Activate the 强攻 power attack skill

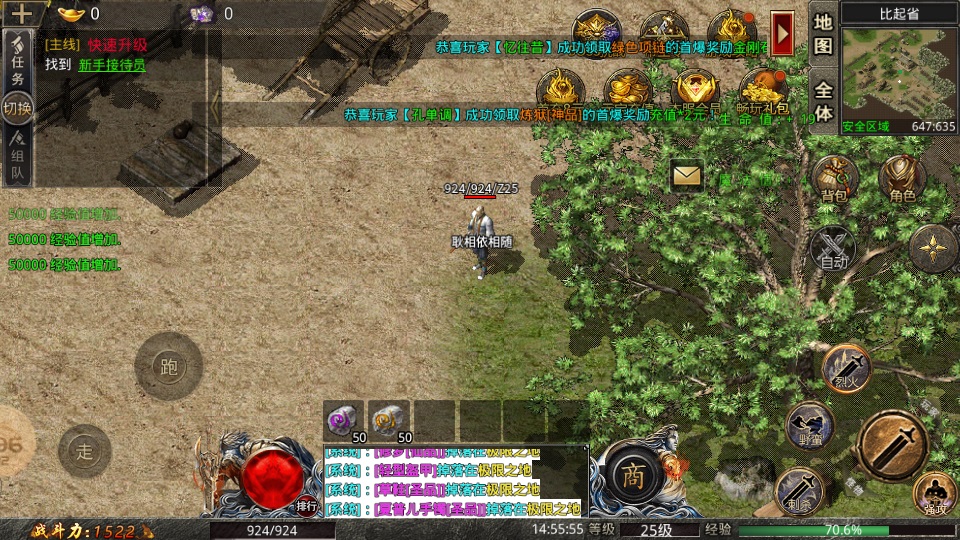click(934, 494)
